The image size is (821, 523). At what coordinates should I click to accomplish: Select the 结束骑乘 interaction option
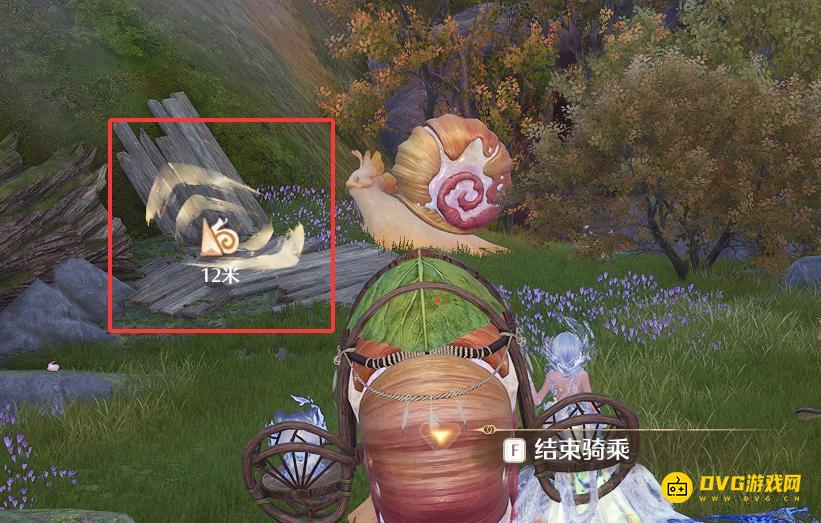pyautogui.click(x=569, y=449)
